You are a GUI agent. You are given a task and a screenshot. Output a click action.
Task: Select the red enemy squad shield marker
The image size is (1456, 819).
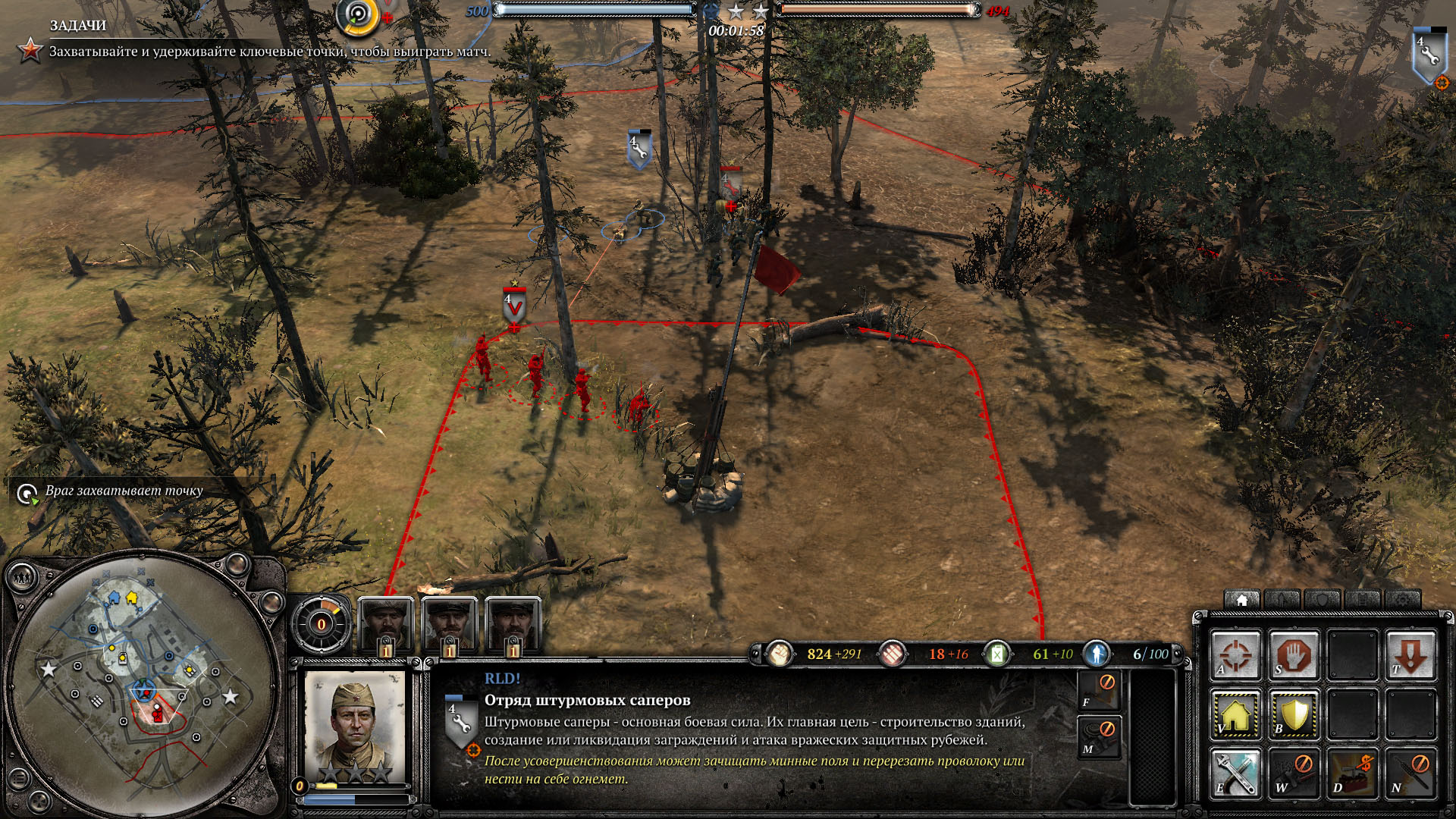514,307
